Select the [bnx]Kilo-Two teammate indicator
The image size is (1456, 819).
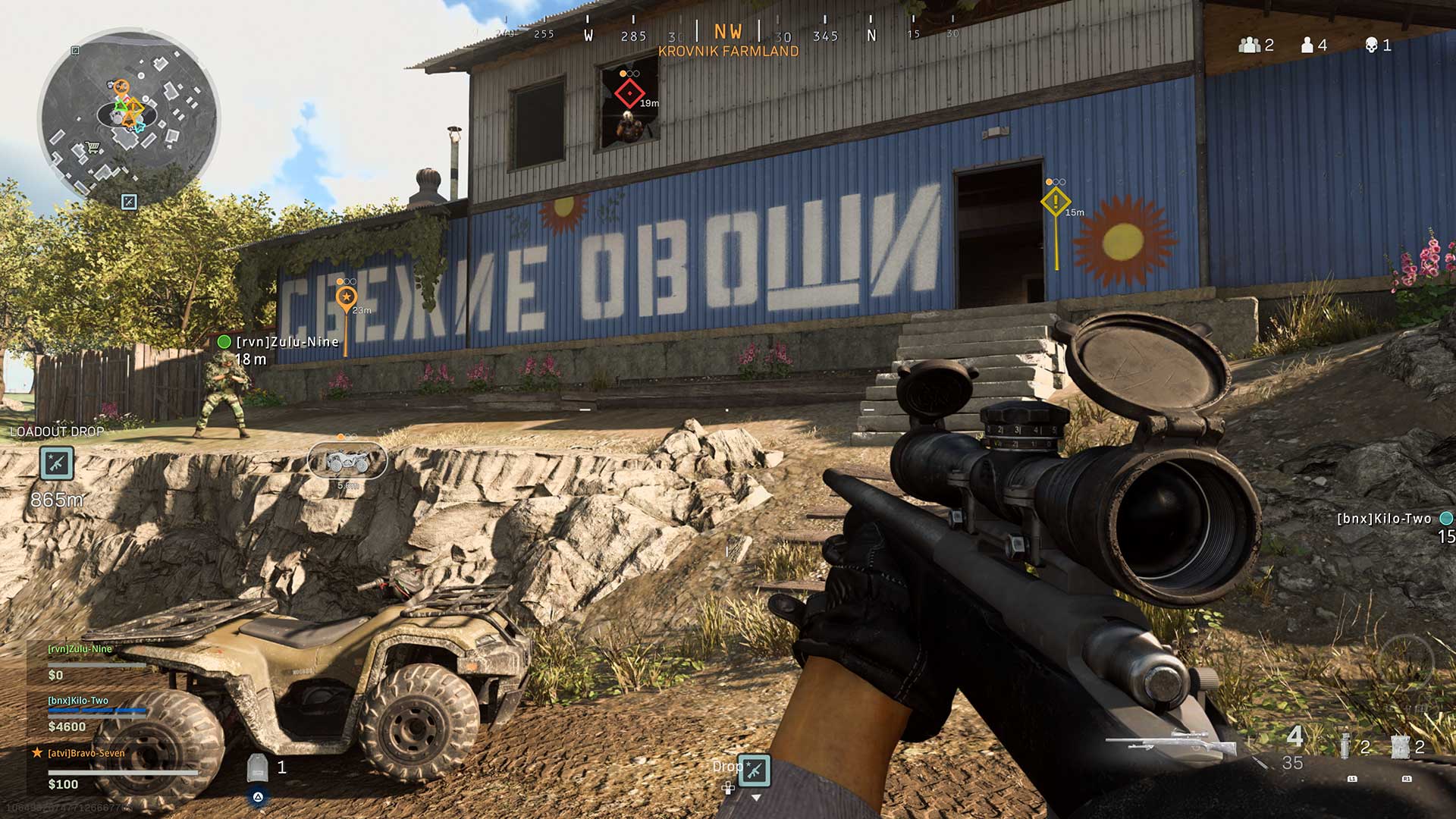tap(1384, 519)
